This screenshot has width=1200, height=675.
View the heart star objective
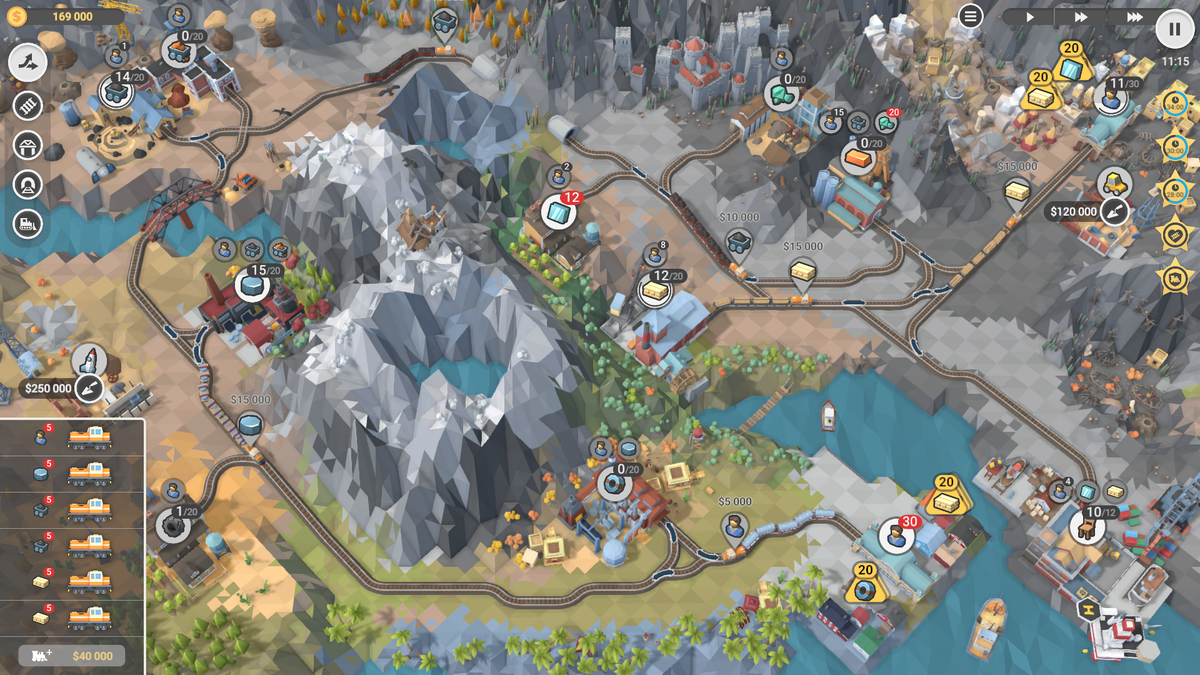point(1174,233)
